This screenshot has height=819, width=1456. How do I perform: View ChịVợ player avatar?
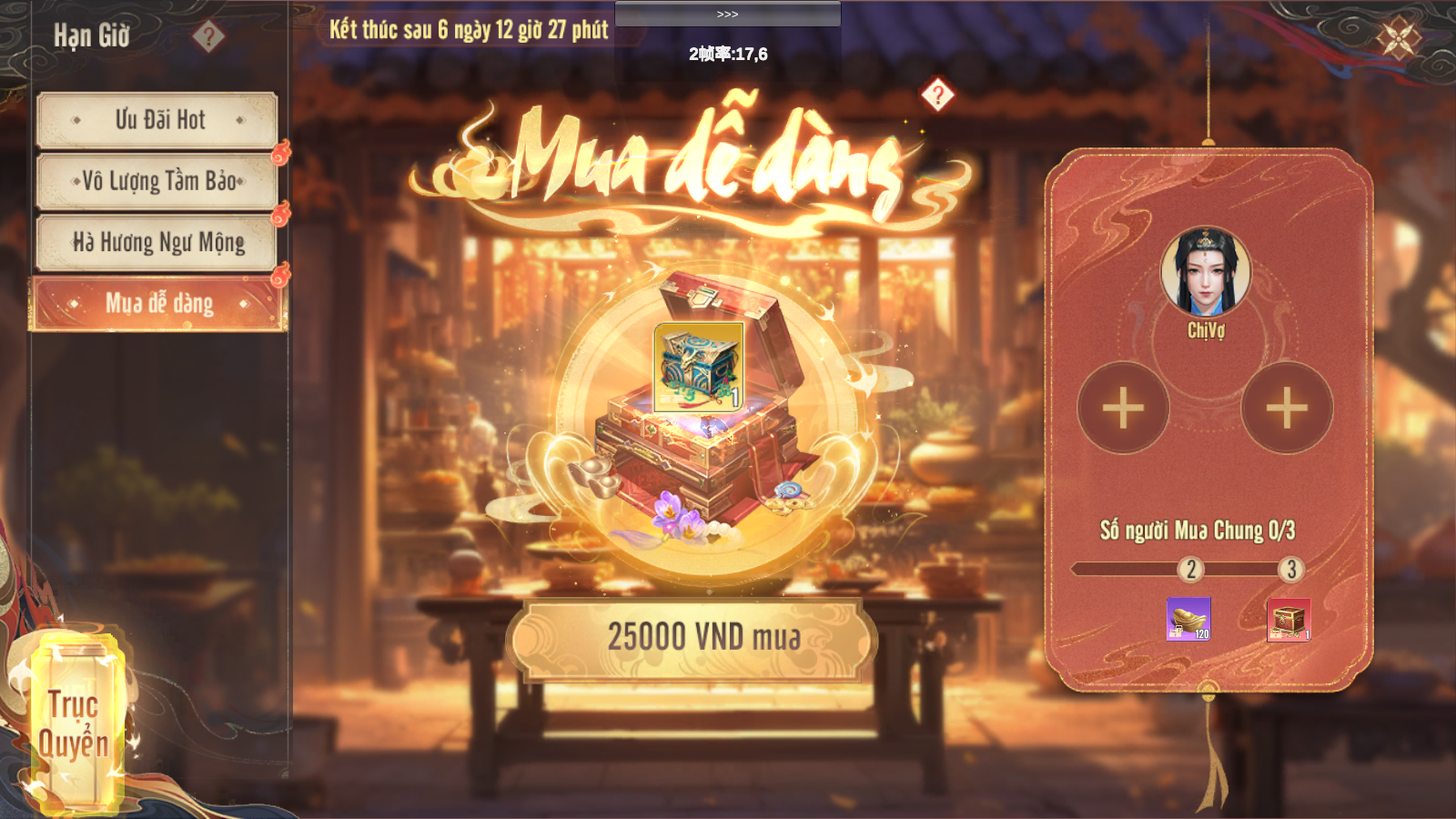1206,271
